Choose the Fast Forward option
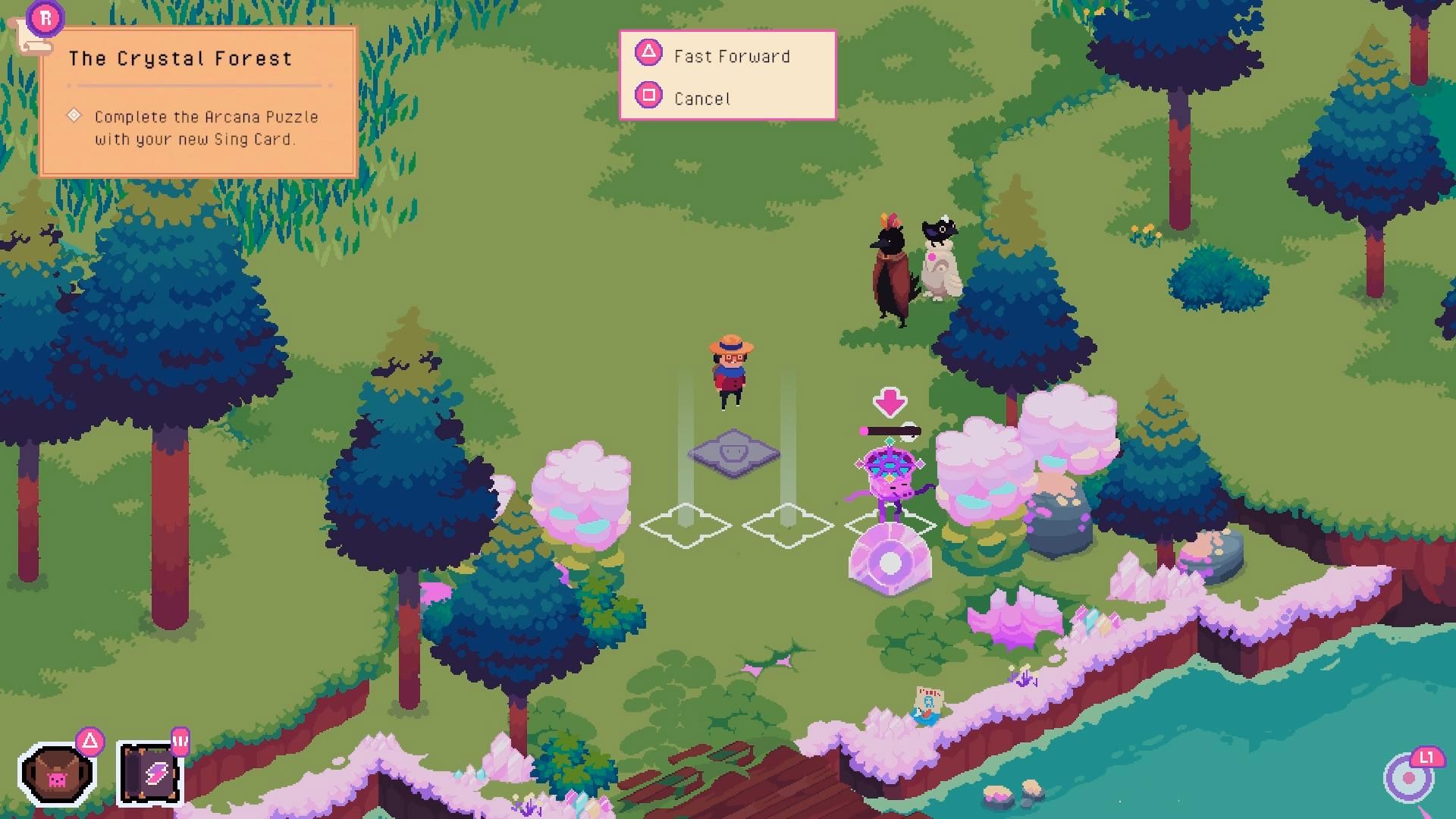Screen dimensions: 1456x819 pos(730,55)
